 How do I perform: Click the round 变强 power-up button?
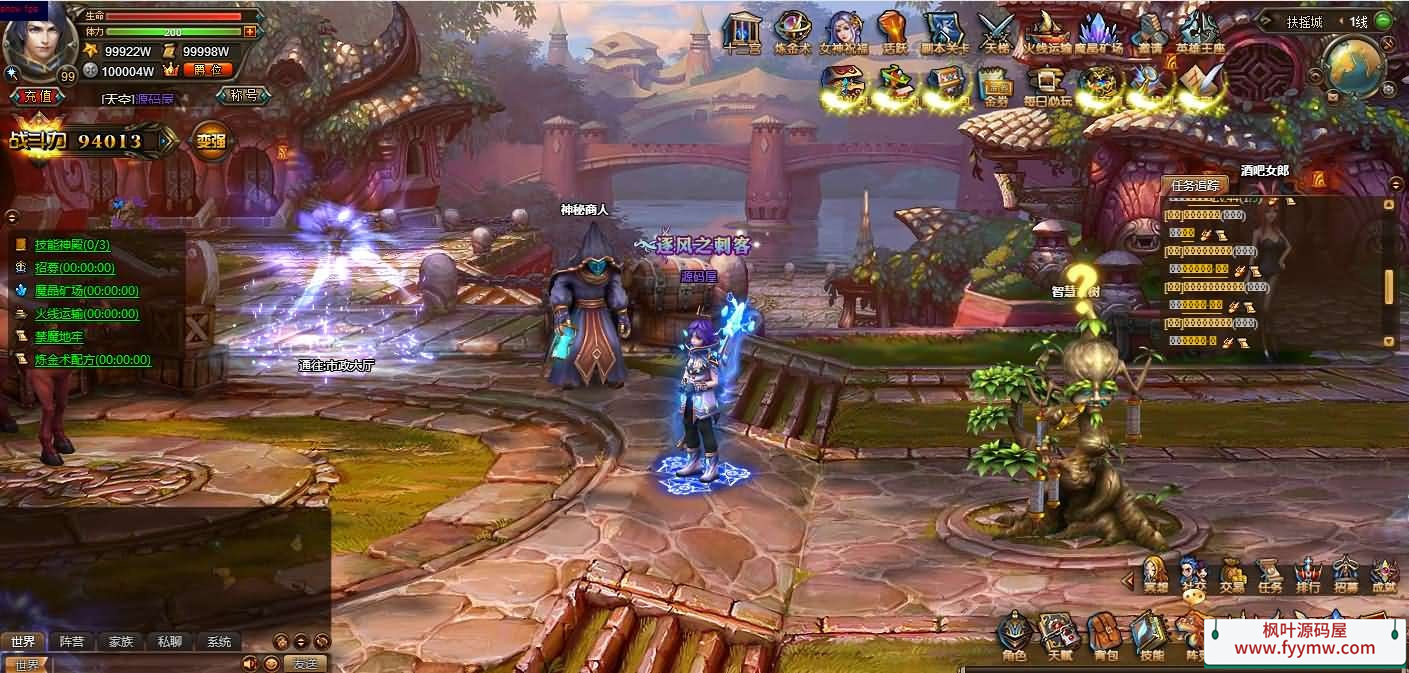click(211, 141)
